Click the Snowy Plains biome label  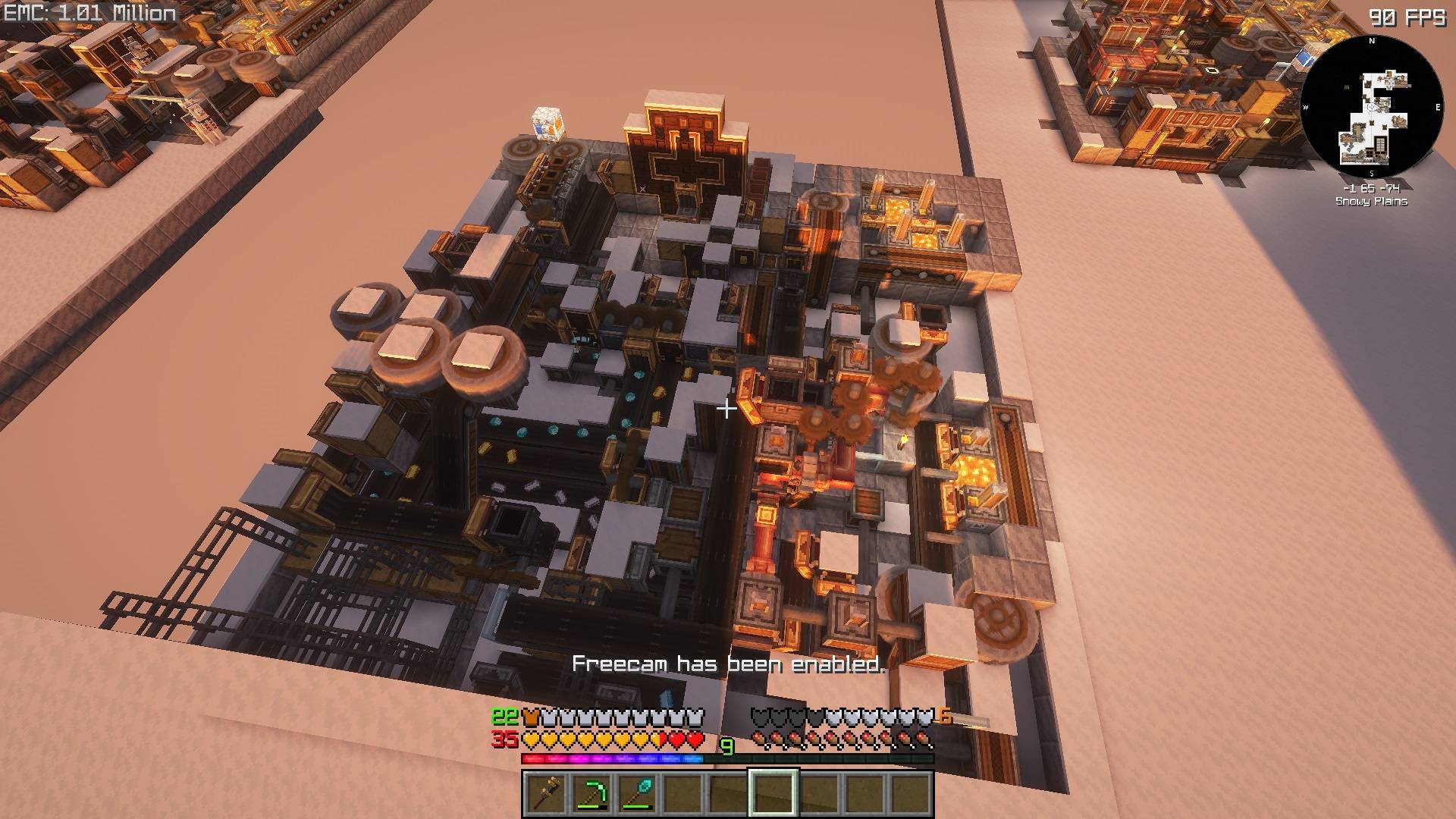(x=1372, y=201)
